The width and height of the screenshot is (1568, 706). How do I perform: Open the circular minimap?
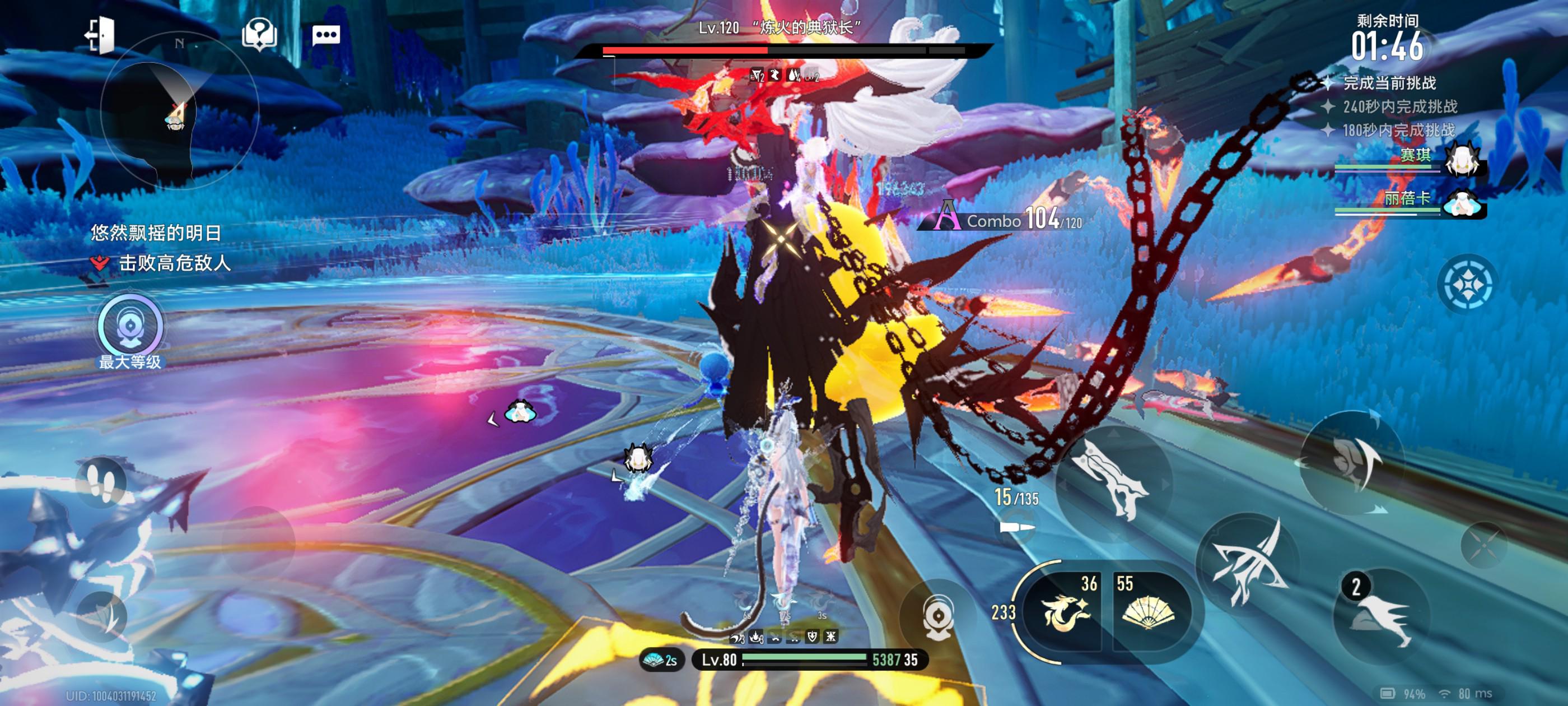178,110
